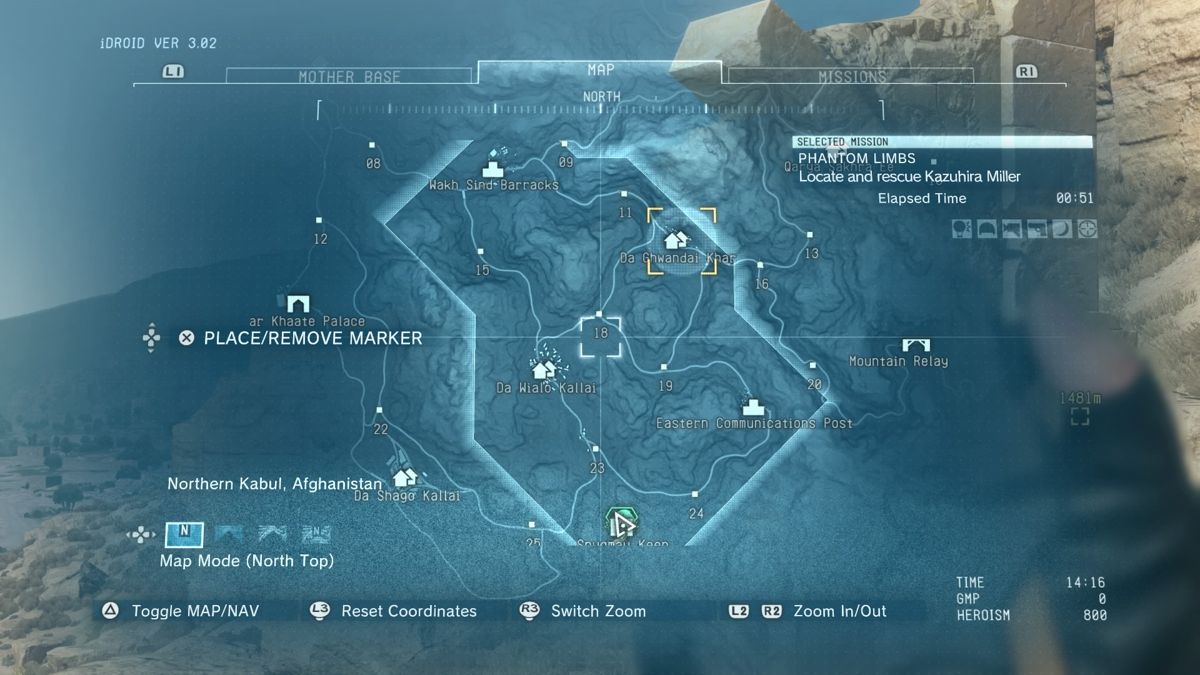The width and height of the screenshot is (1200, 675).
Task: Select the Map tab
Action: pyautogui.click(x=600, y=70)
